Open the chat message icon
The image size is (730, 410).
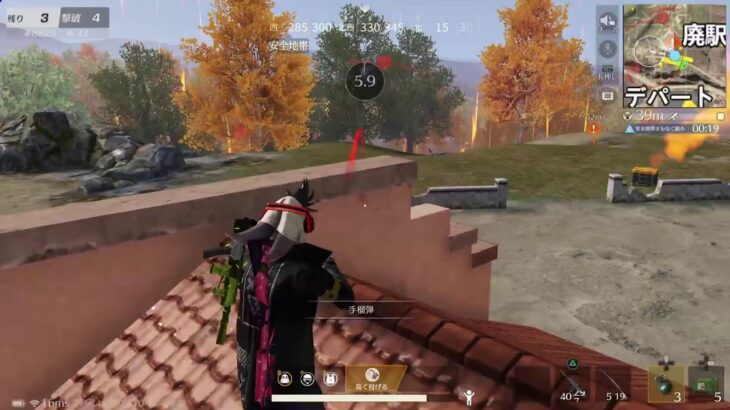tap(607, 96)
